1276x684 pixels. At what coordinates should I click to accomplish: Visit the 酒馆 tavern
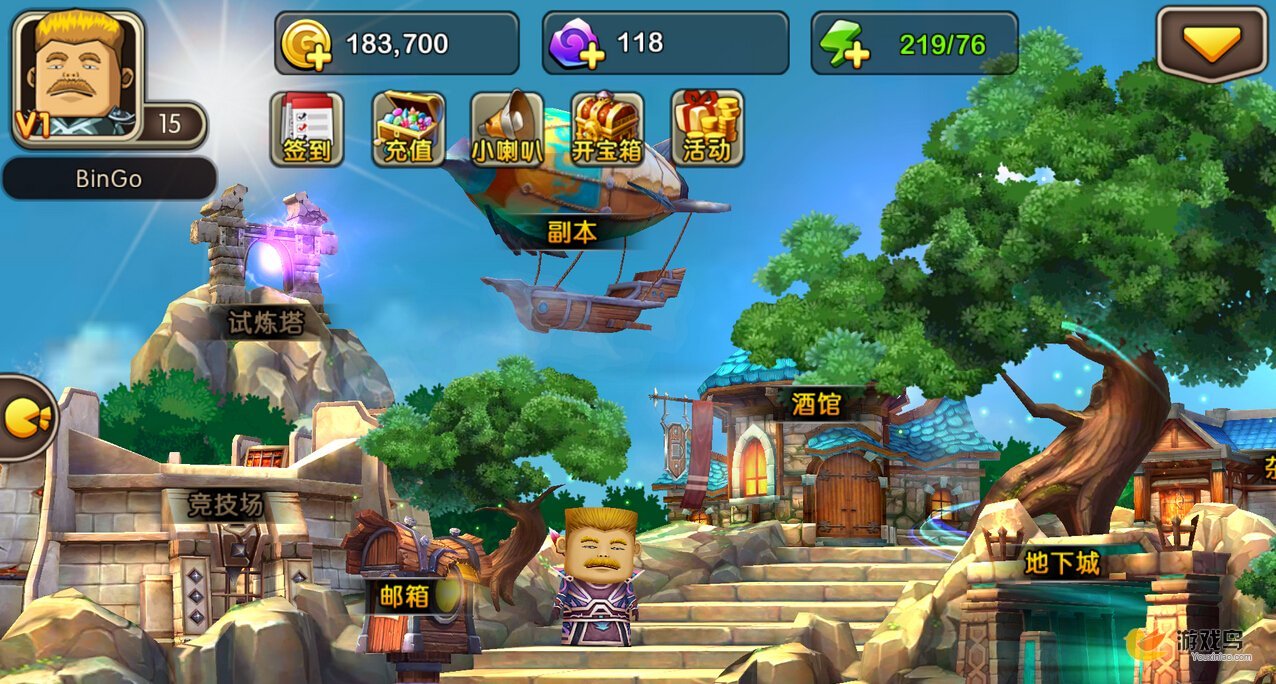(x=815, y=460)
